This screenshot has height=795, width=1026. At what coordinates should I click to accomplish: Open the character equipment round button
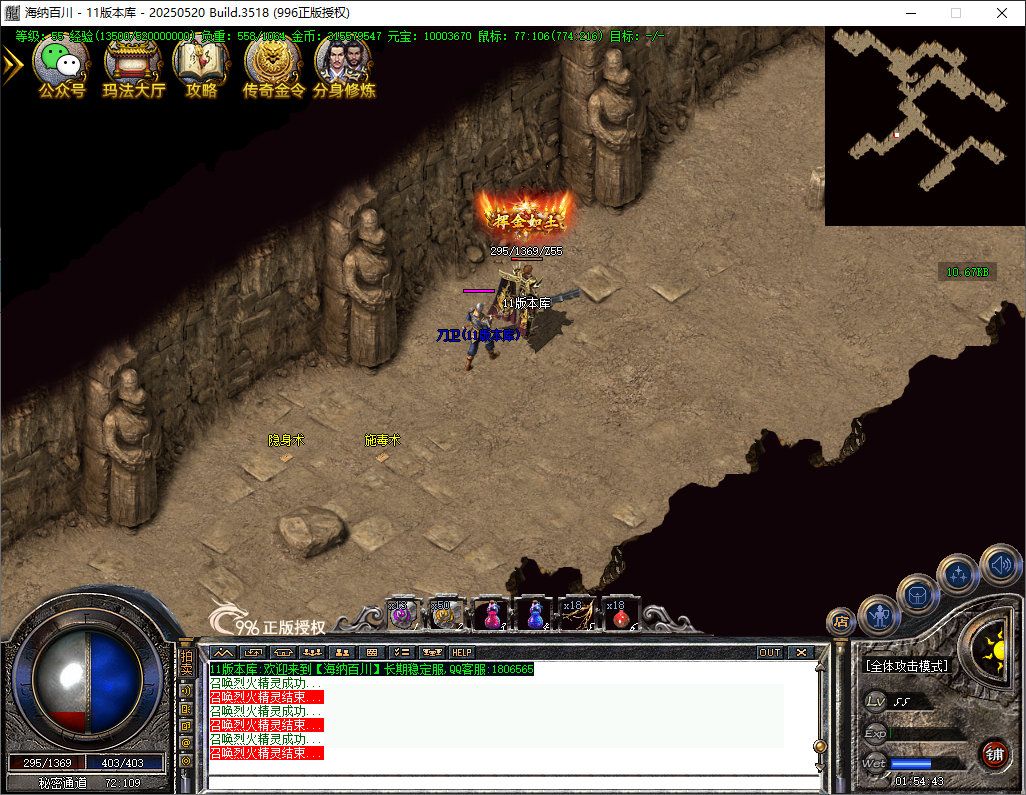(x=879, y=614)
